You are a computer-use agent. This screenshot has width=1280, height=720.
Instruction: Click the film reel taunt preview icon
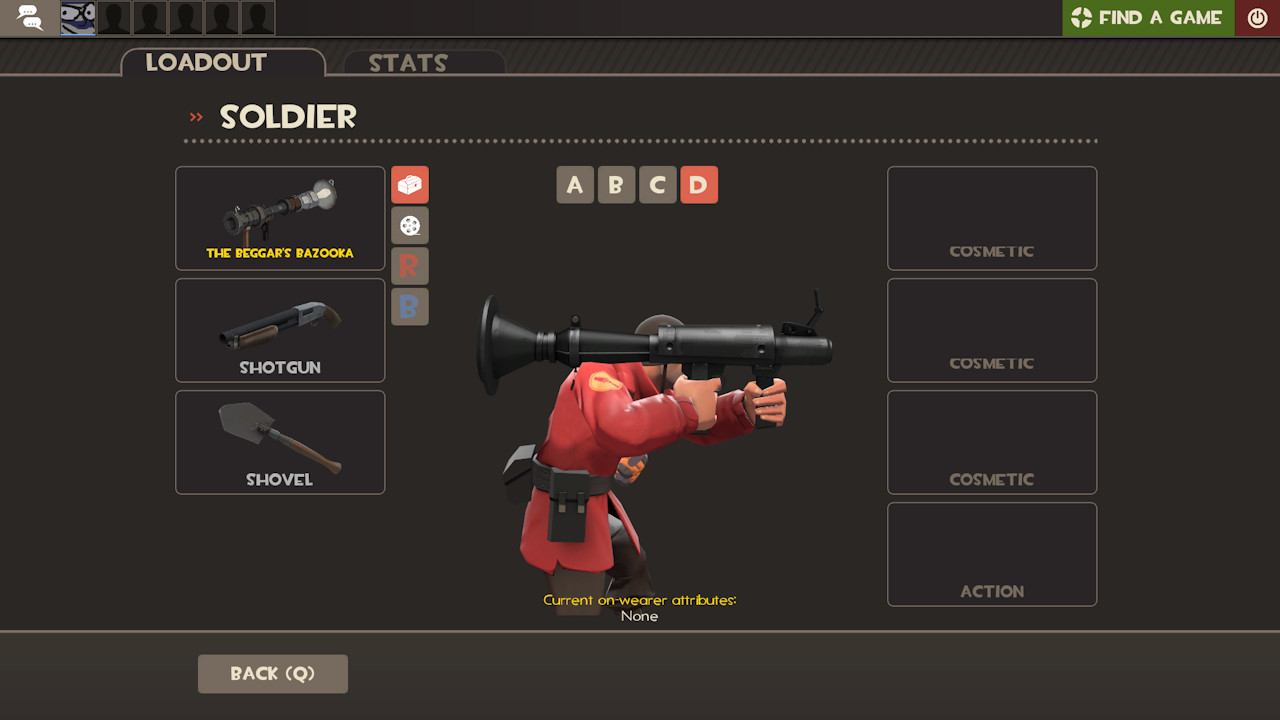(410, 225)
